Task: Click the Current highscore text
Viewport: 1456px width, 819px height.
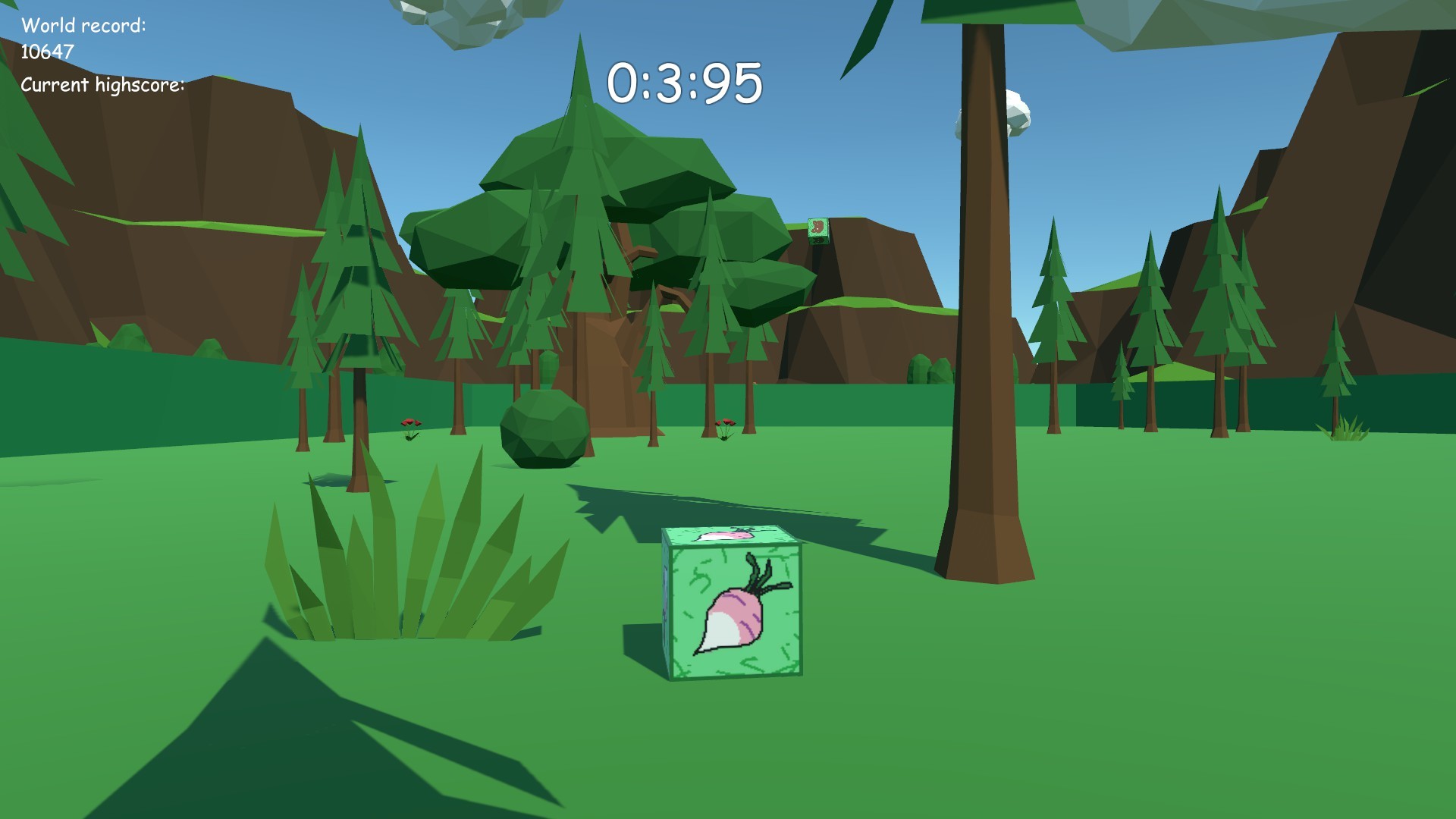Action: click(x=102, y=85)
